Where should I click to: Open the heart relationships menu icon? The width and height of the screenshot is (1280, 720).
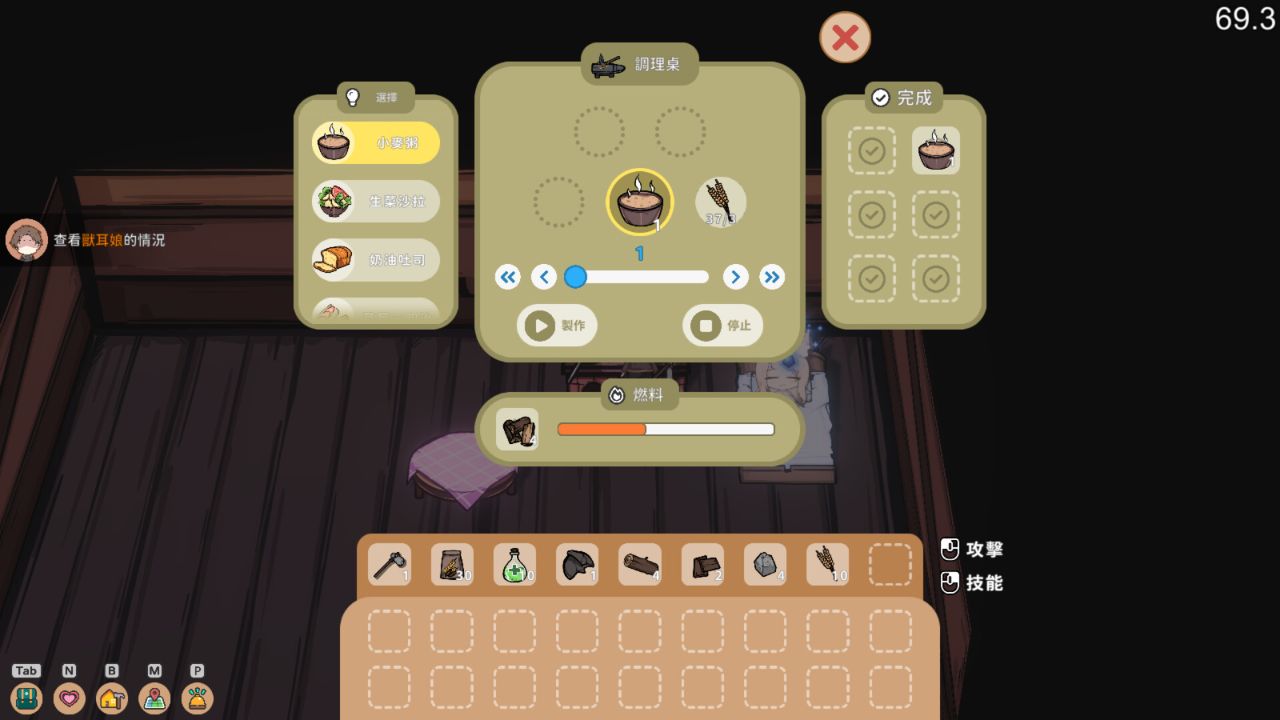coord(69,698)
